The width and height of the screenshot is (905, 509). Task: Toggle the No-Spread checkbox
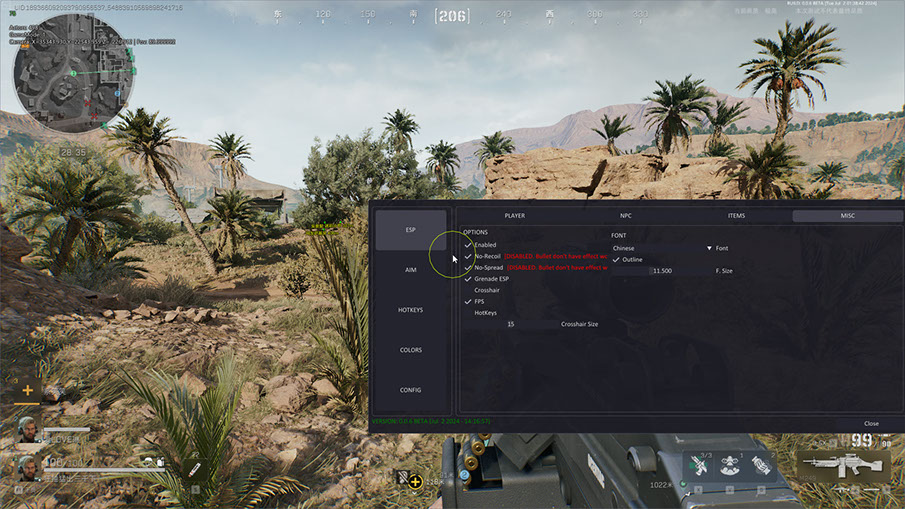[468, 268]
